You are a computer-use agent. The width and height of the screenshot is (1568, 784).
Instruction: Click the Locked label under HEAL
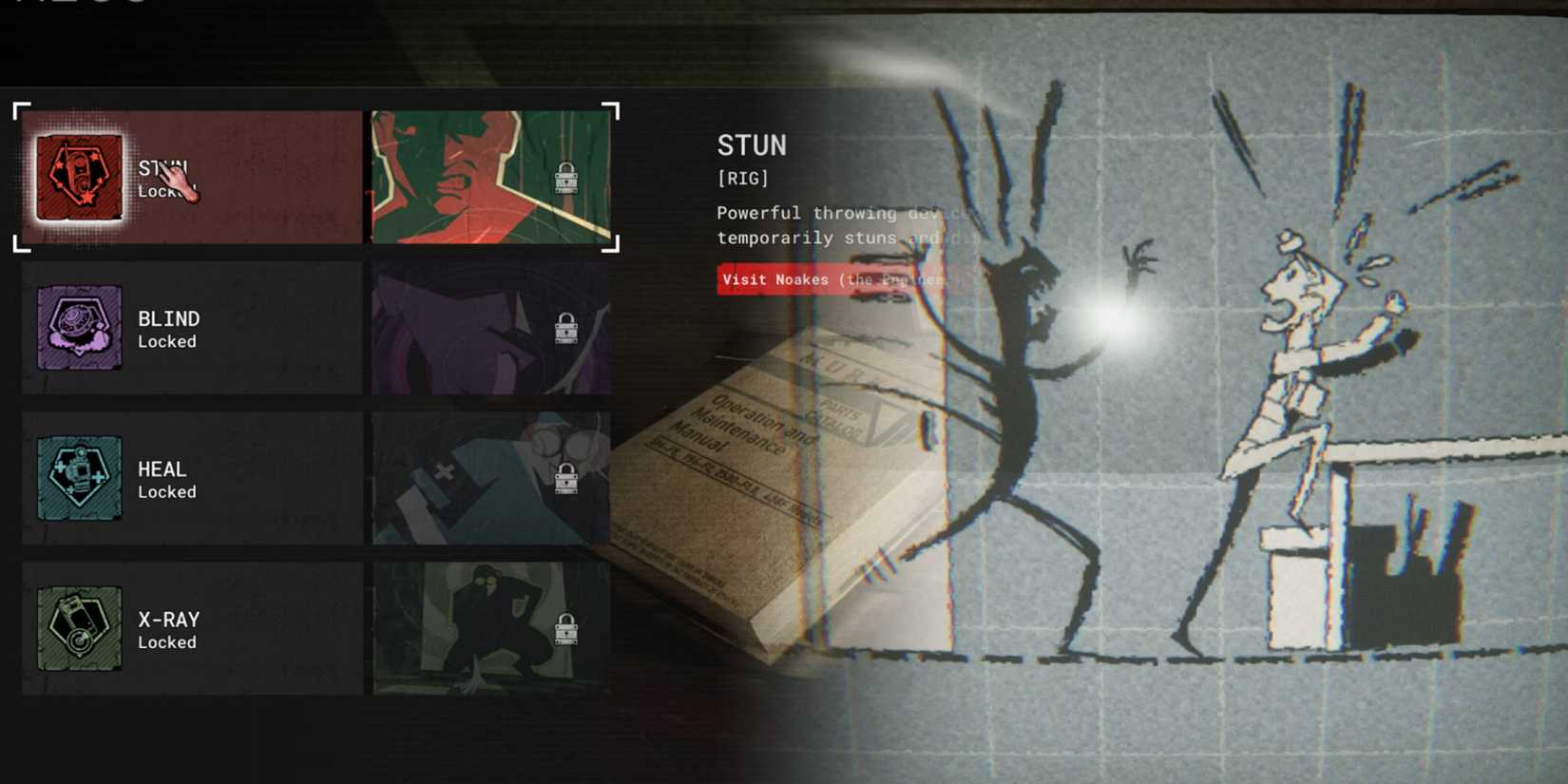coord(167,491)
